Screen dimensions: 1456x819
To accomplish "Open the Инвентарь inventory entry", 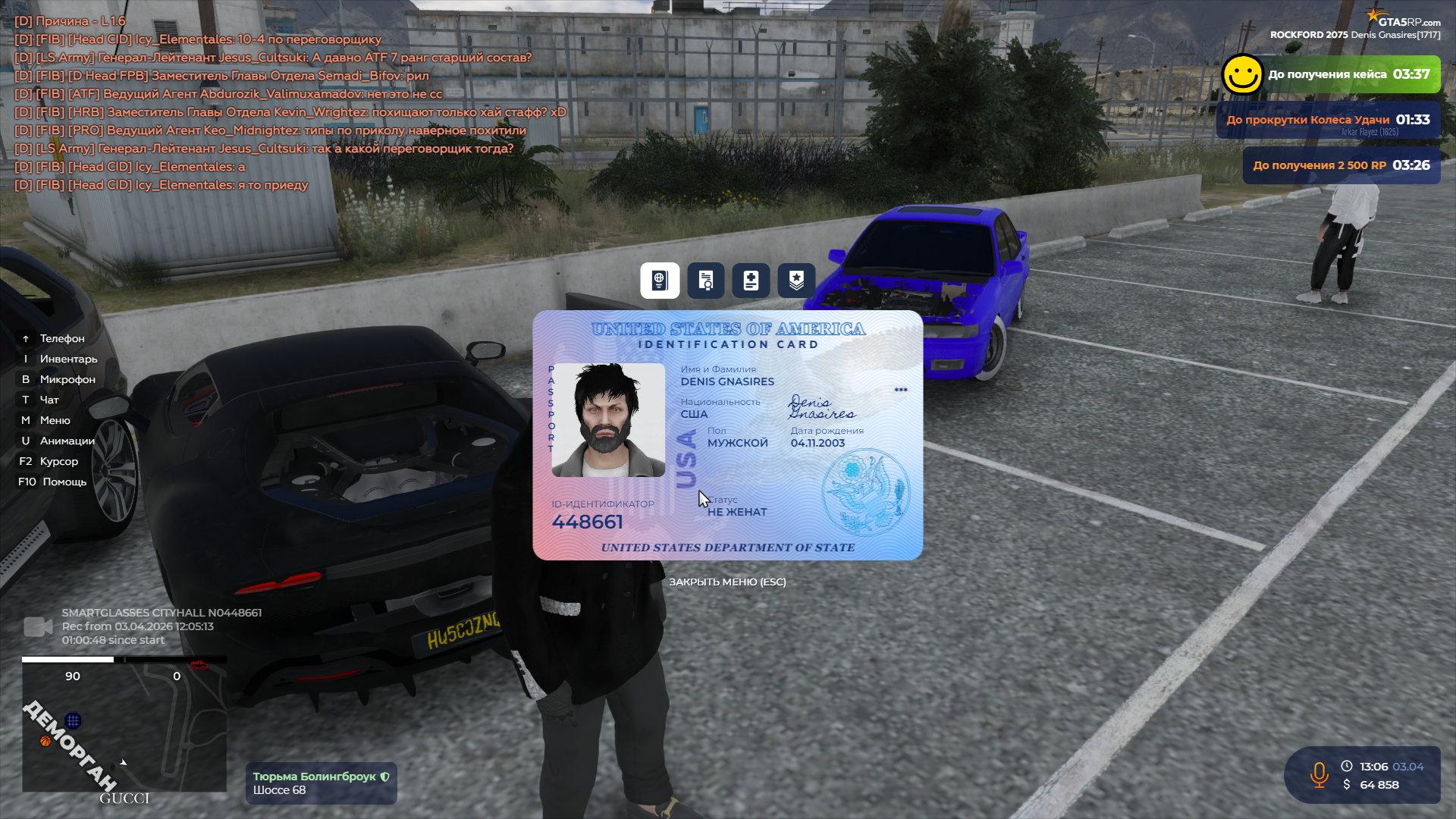I will pyautogui.click(x=68, y=359).
